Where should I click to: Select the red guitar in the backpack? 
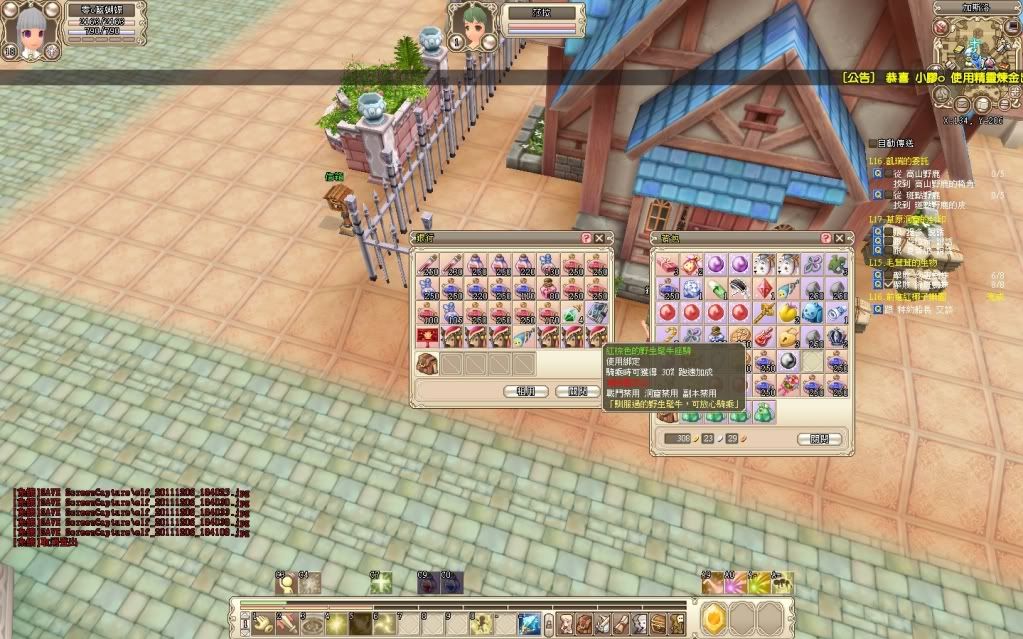coord(764,336)
